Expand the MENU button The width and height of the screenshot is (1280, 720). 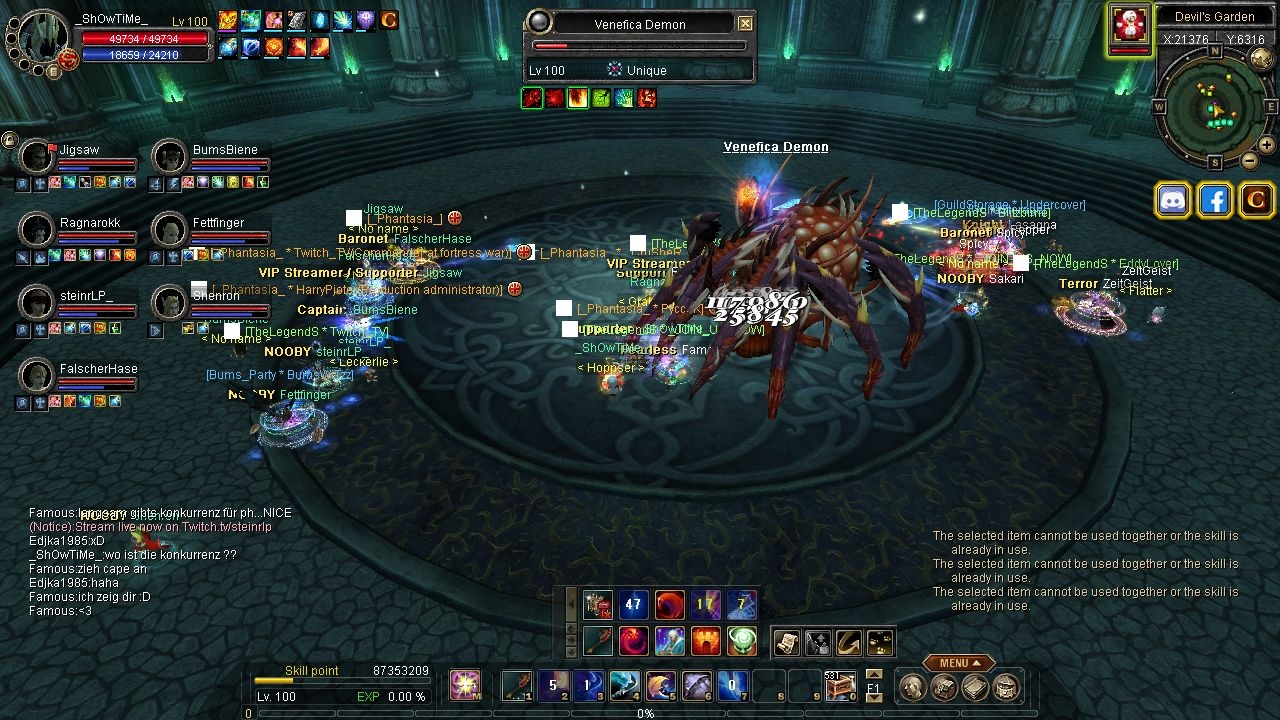(x=958, y=662)
